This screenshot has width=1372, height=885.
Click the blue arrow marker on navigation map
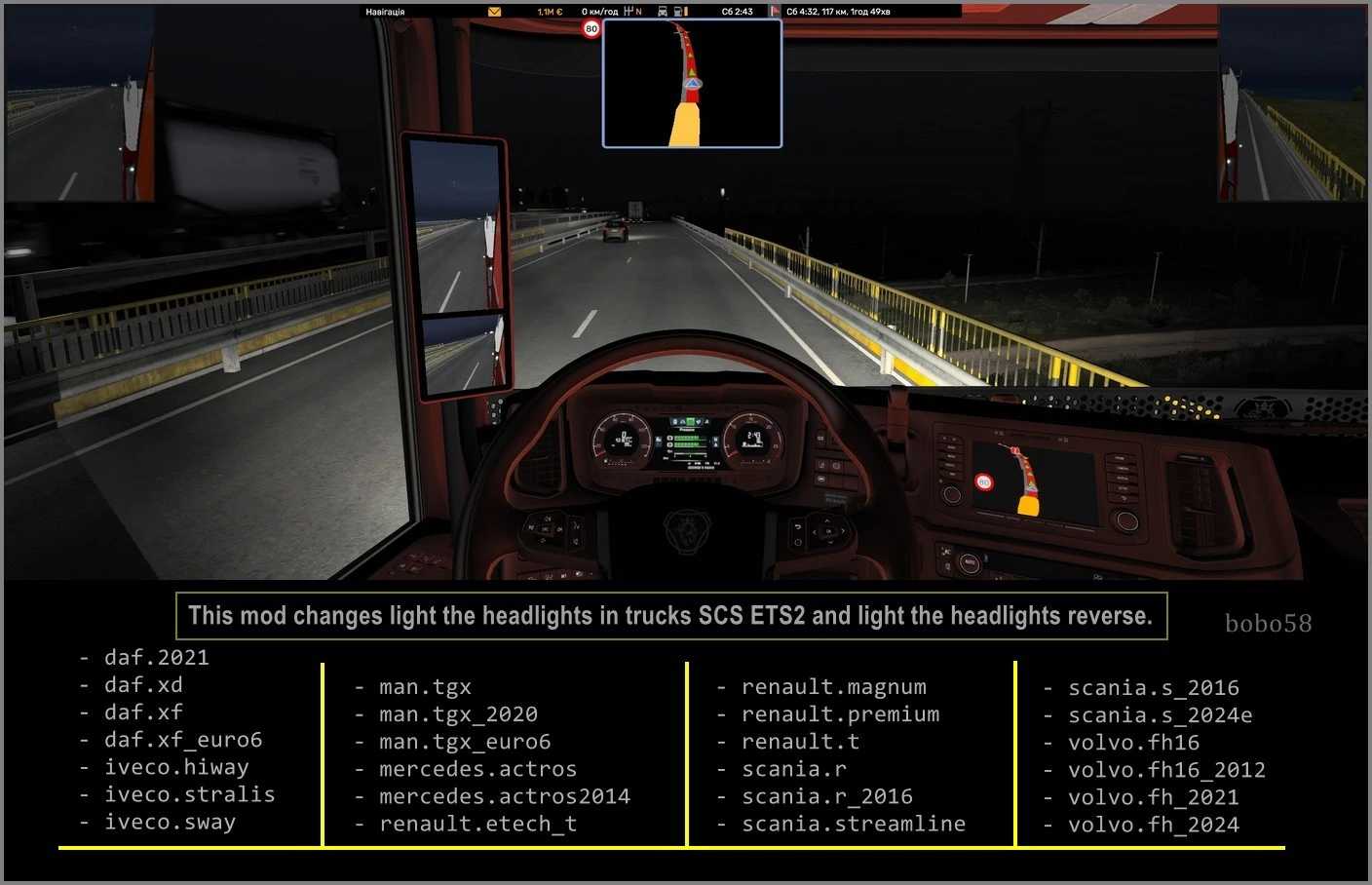click(691, 84)
